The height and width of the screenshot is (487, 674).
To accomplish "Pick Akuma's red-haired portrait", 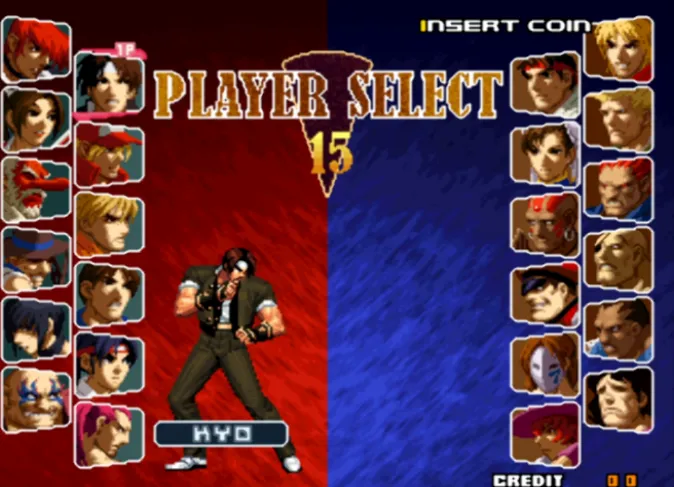I will coord(618,189).
